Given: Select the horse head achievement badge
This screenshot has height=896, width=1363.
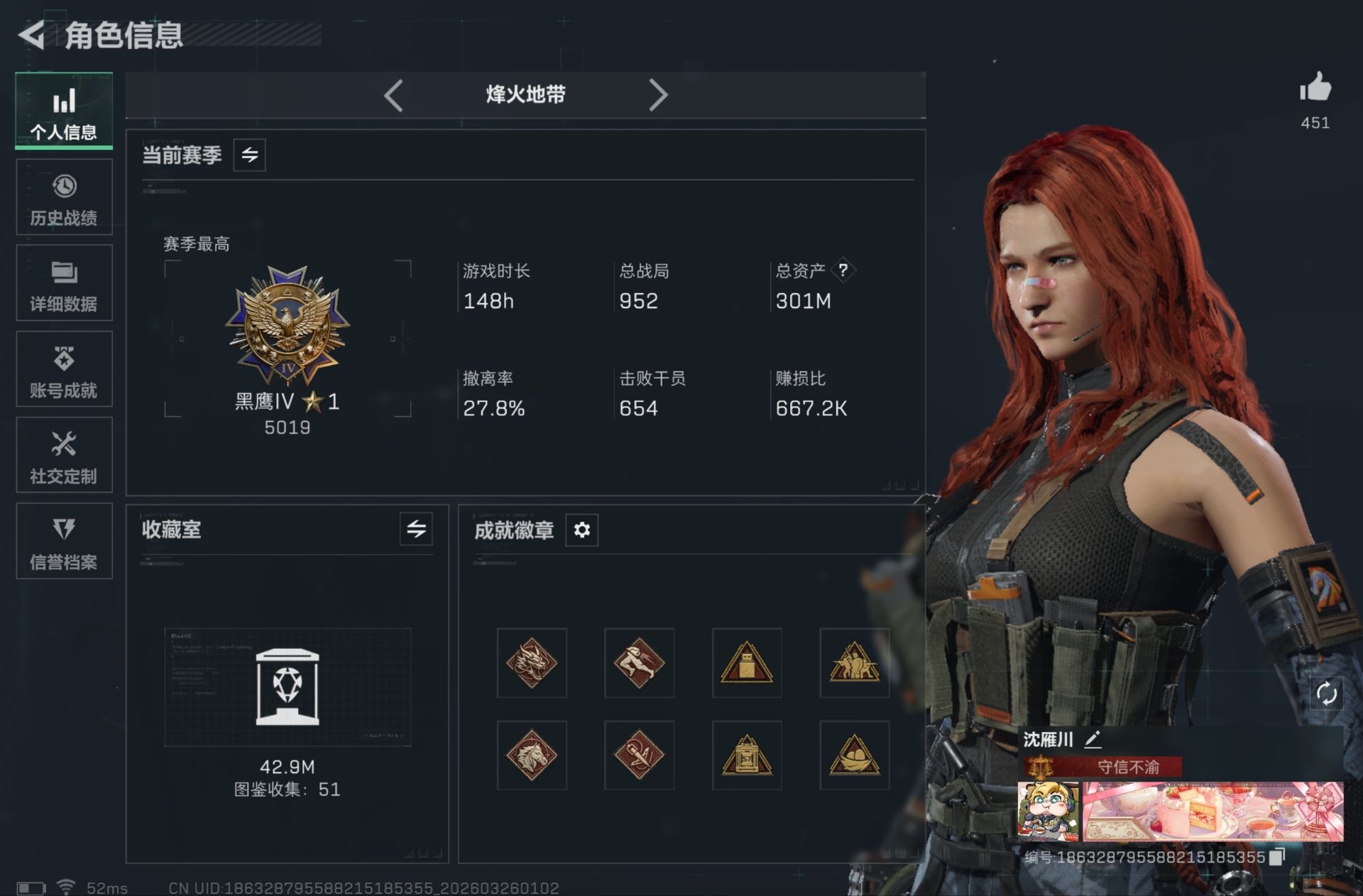Looking at the screenshot, I should tap(532, 755).
